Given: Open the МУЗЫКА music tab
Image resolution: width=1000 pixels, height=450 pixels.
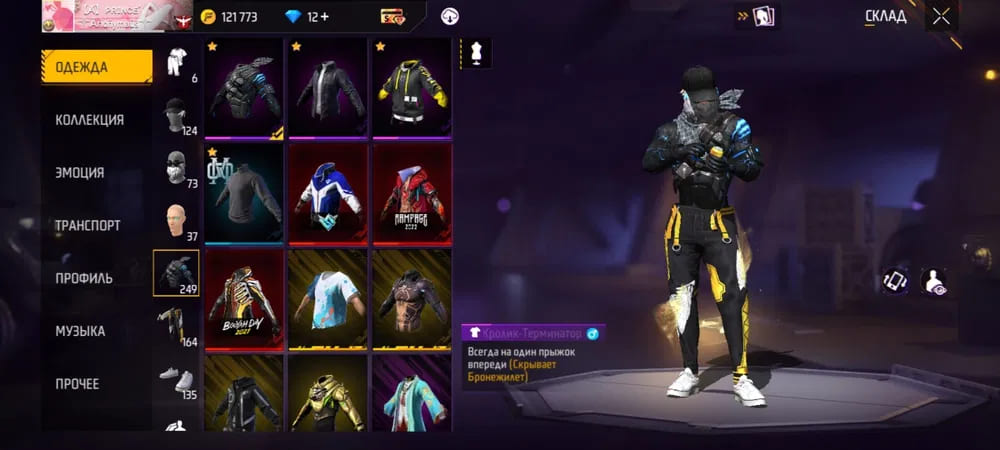Looking at the screenshot, I should click(80, 331).
